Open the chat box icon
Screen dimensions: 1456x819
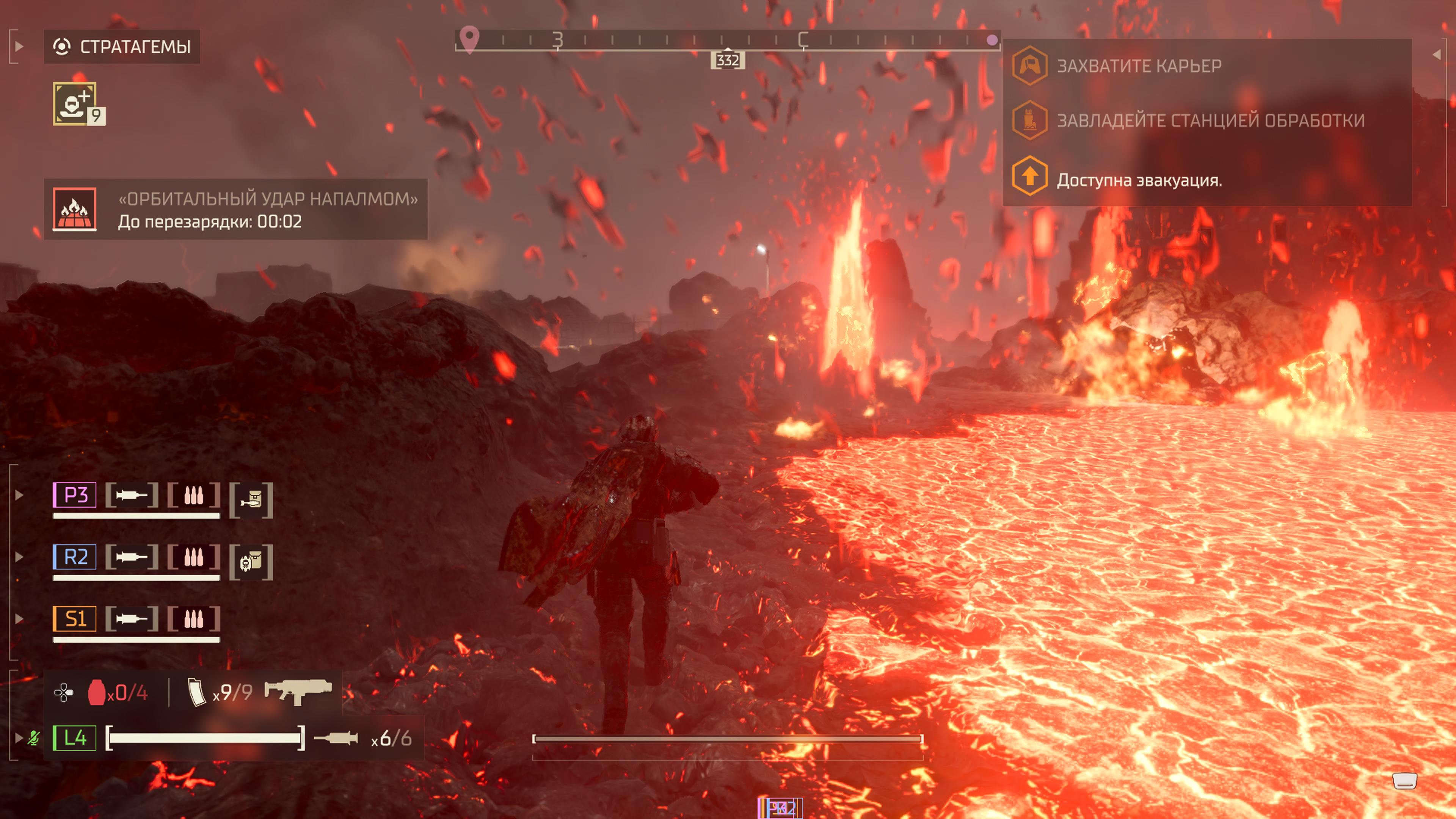click(1404, 781)
